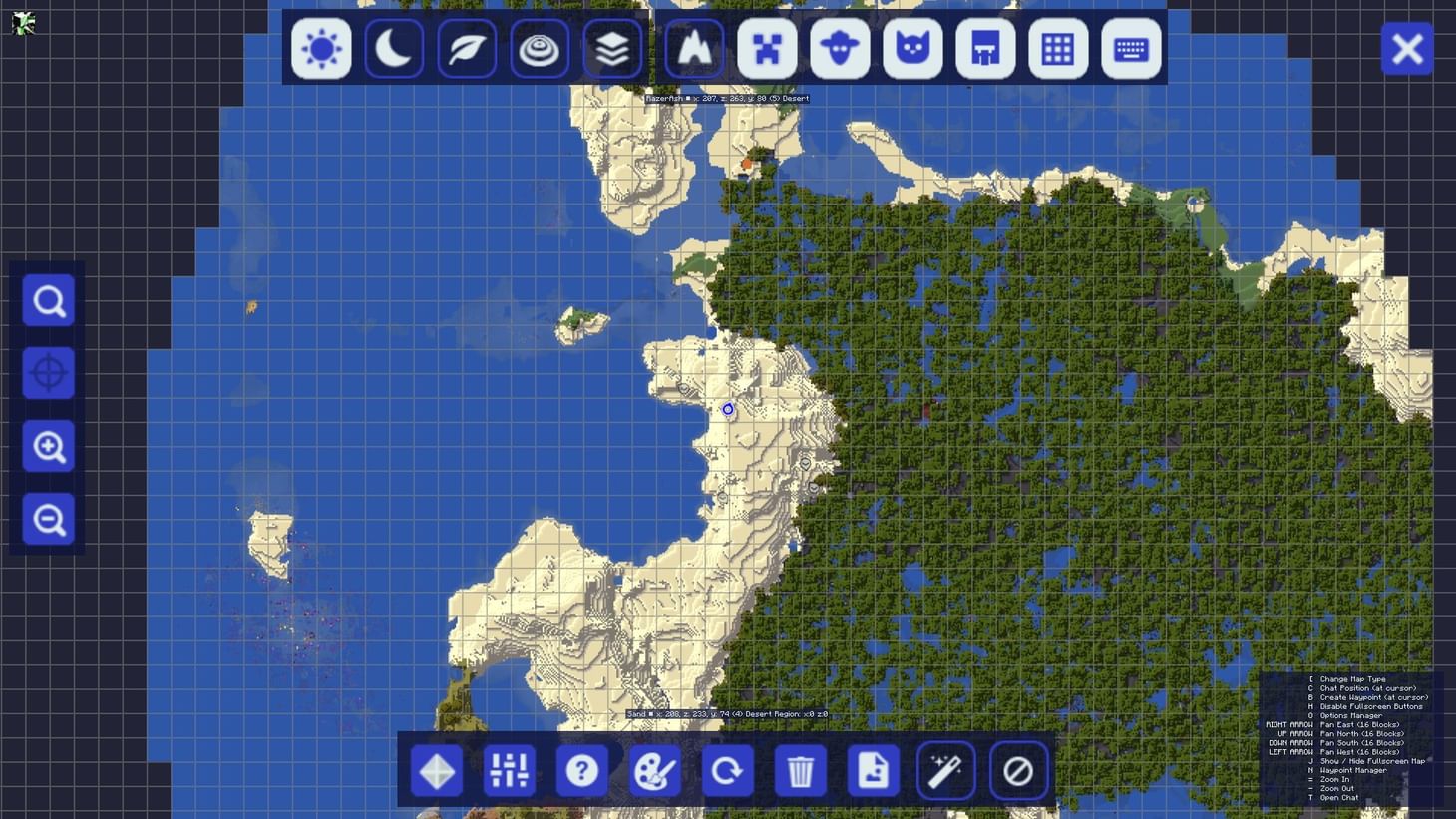This screenshot has width=1456, height=819.
Task: Center the map on your player position
Action: click(48, 373)
